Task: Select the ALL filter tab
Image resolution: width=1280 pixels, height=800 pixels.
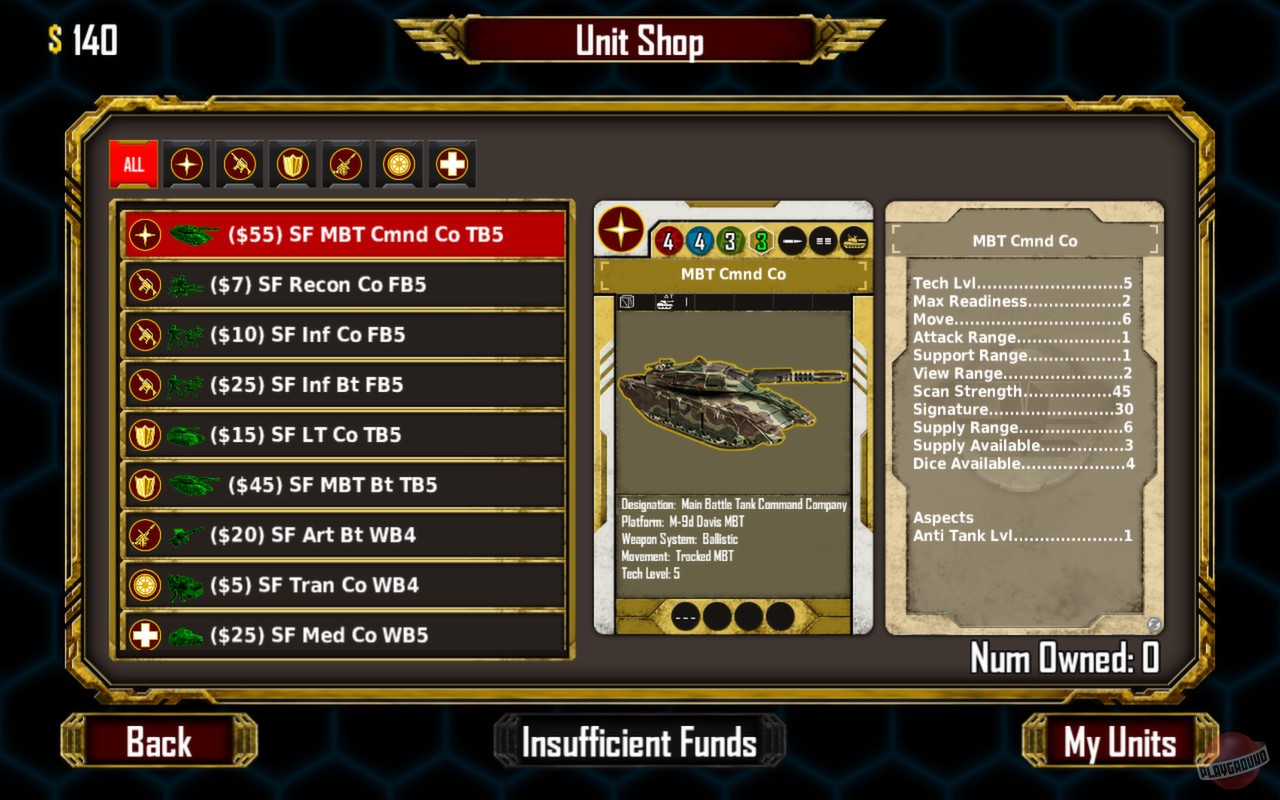Action: 132,164
